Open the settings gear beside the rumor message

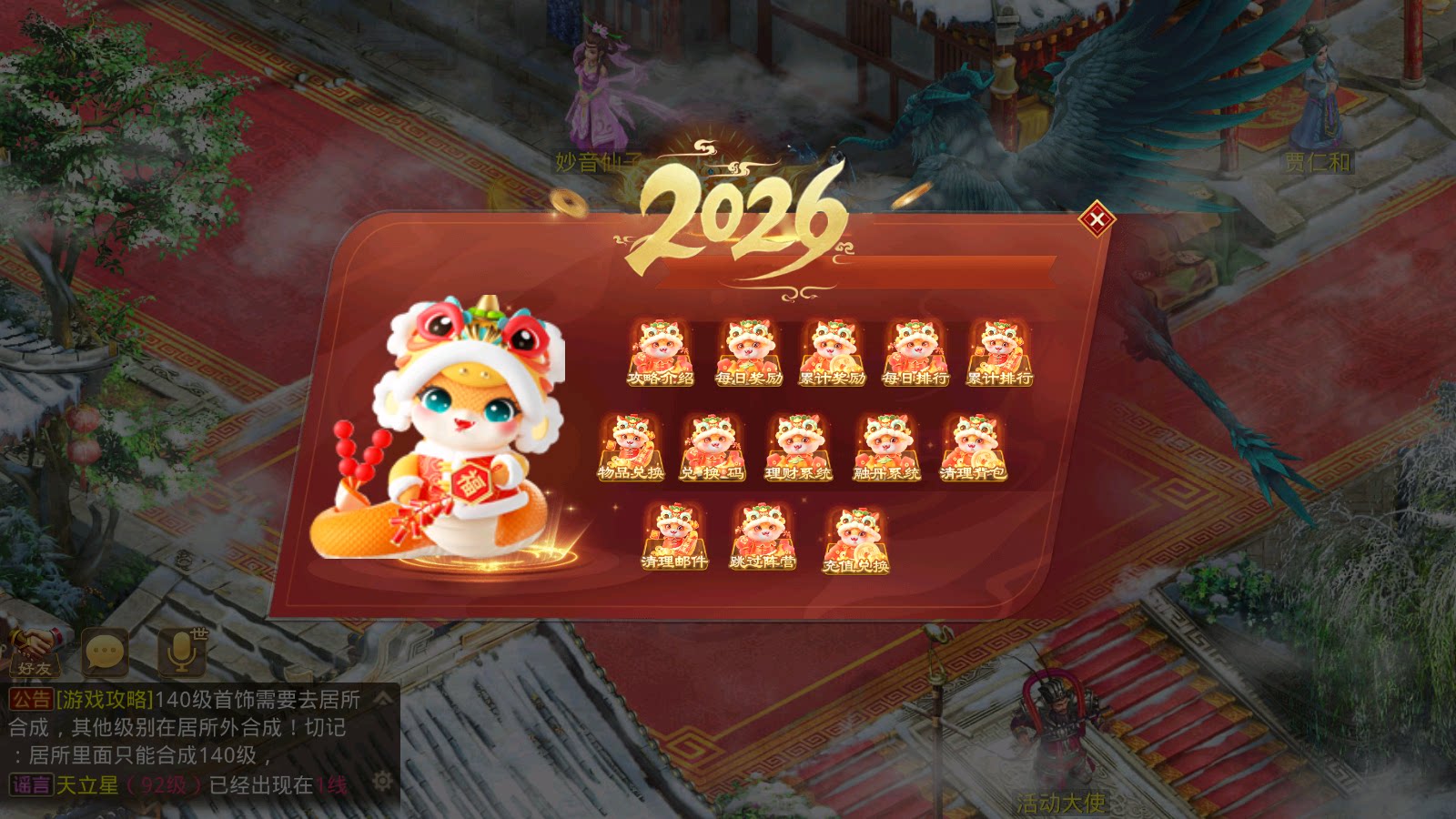tap(383, 781)
